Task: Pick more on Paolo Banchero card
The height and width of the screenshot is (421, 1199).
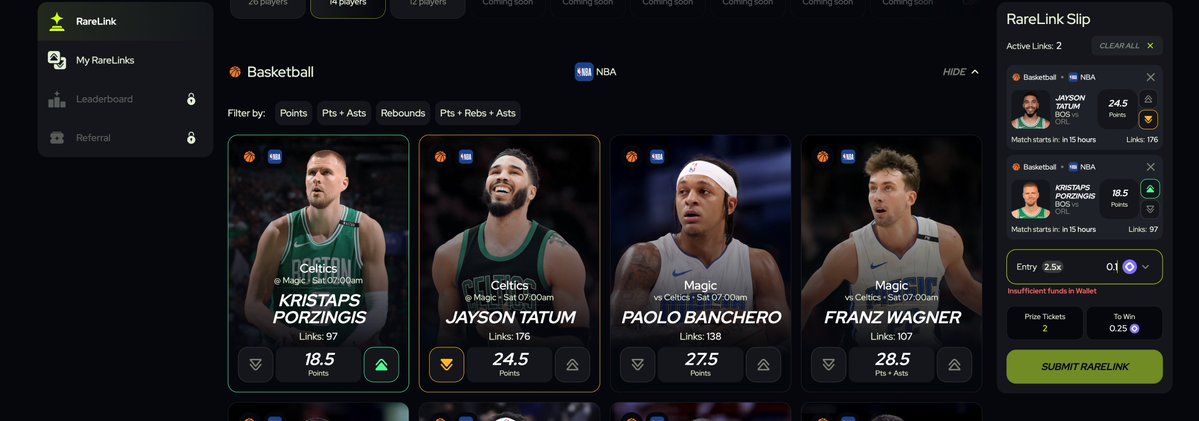Action: point(763,365)
